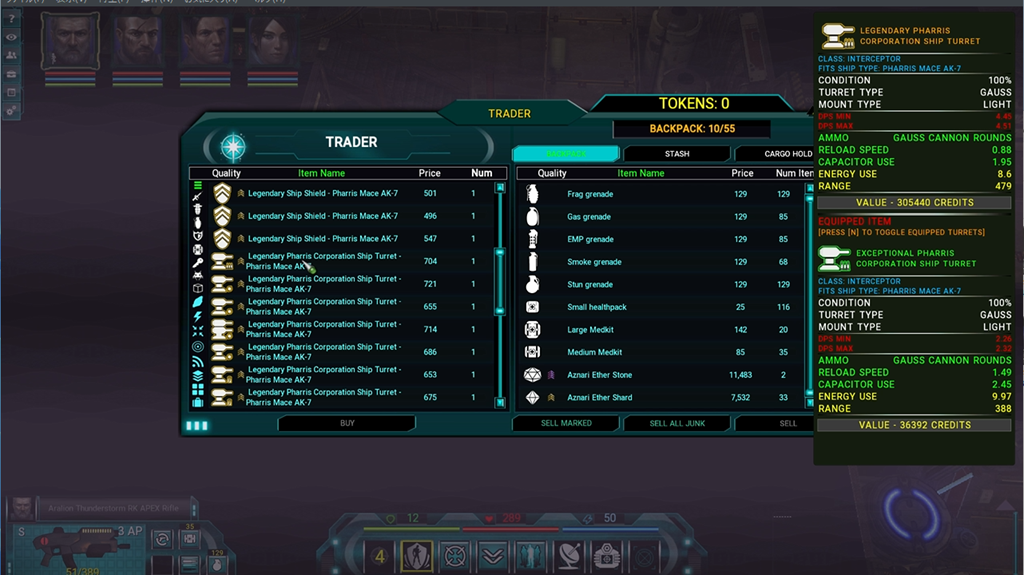Viewport: 1024px width, 575px height.
Task: Select Legendary Ship Shield priced 501
Action: coord(340,193)
